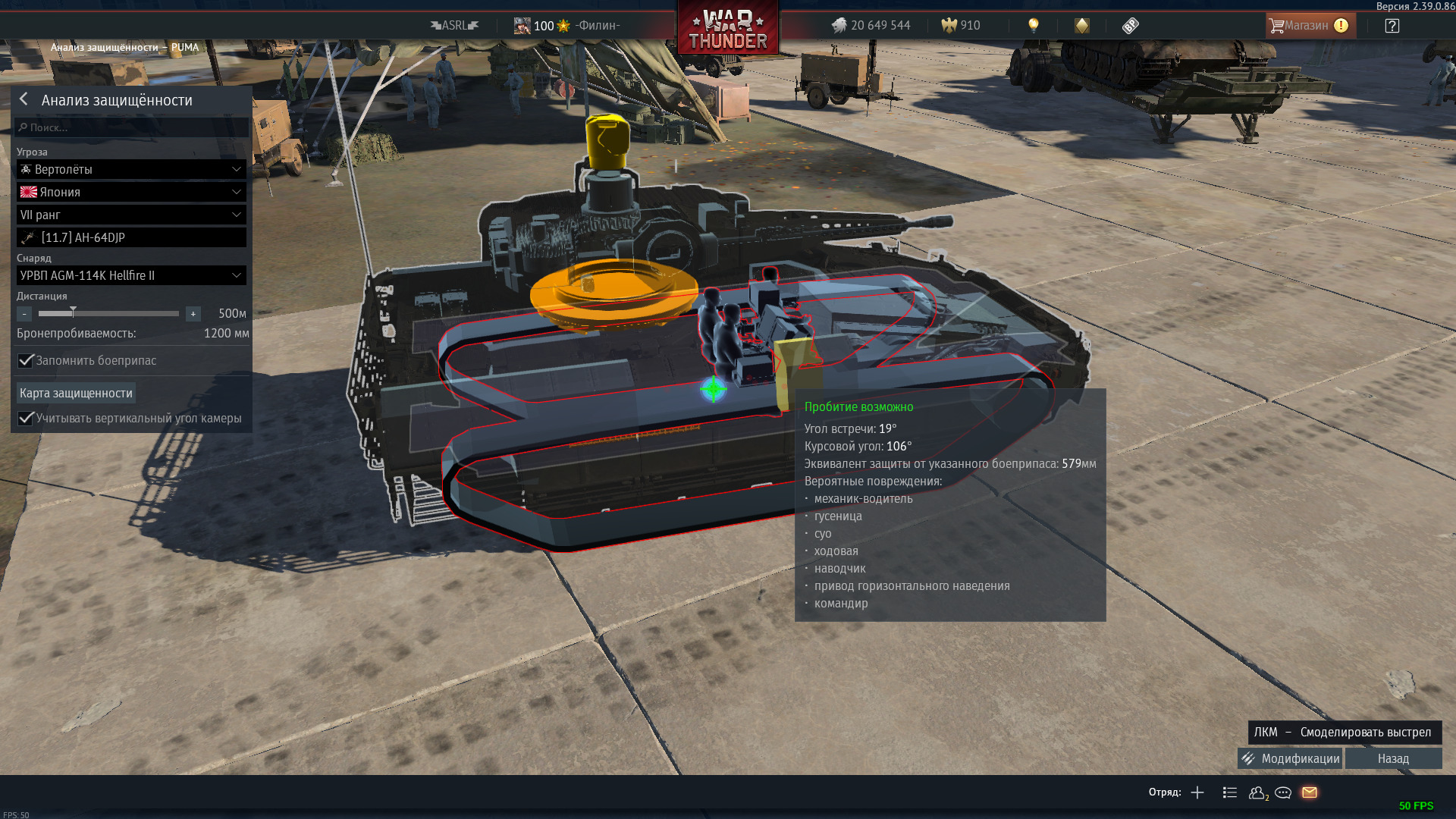Click the distance slider track

click(x=108, y=313)
